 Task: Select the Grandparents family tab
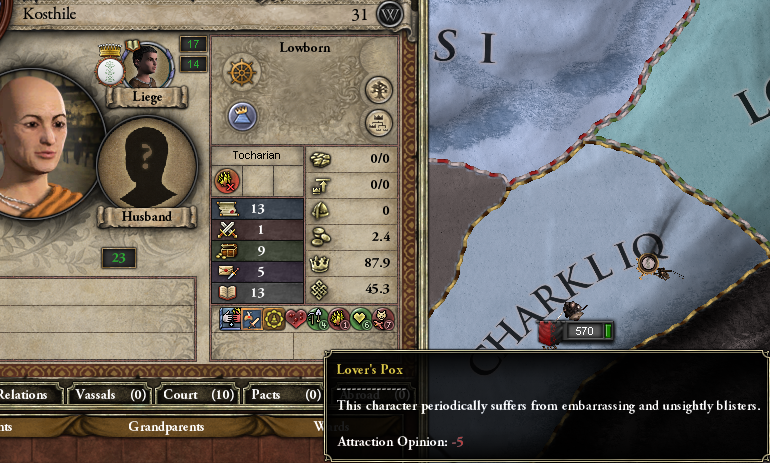pos(166,427)
